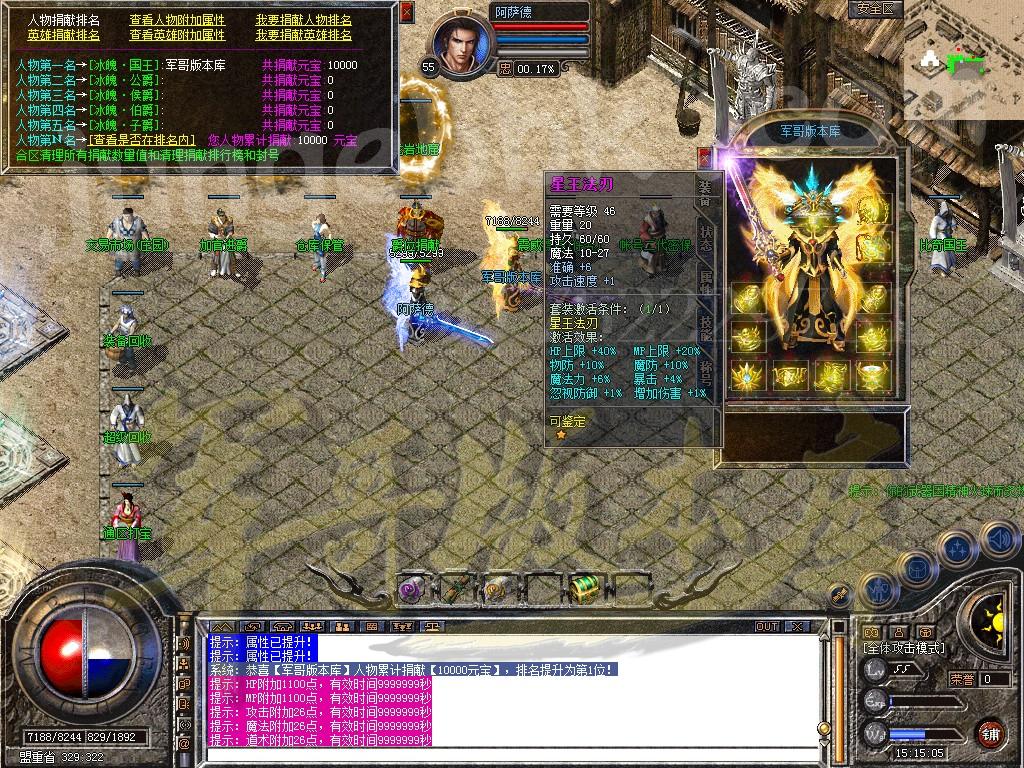Viewport: 1024px width, 768px height.
Task: Open the 铺 shop button
Action: point(991,732)
